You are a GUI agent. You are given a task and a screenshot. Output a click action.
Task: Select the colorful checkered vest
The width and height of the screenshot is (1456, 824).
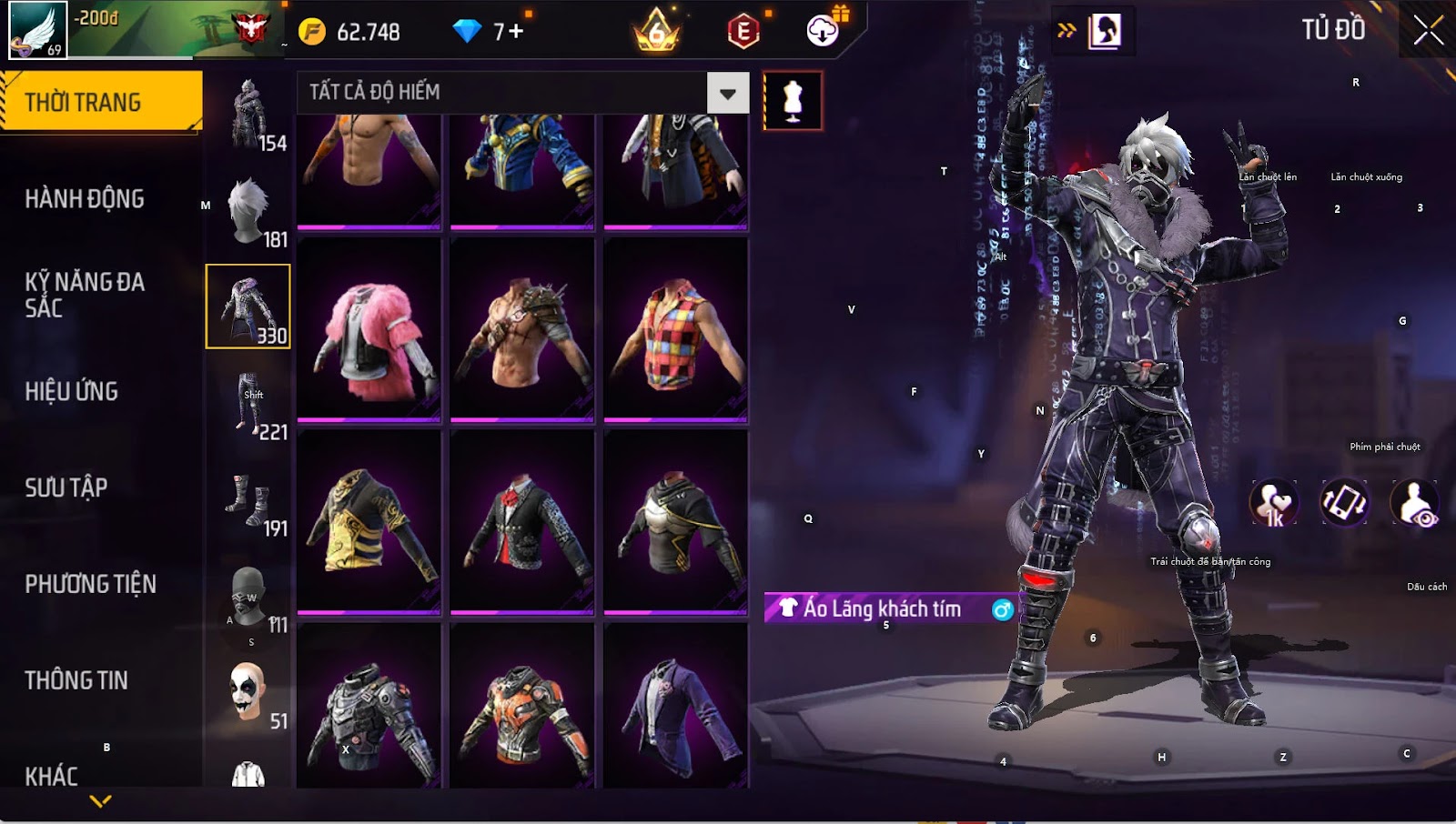[x=675, y=330]
